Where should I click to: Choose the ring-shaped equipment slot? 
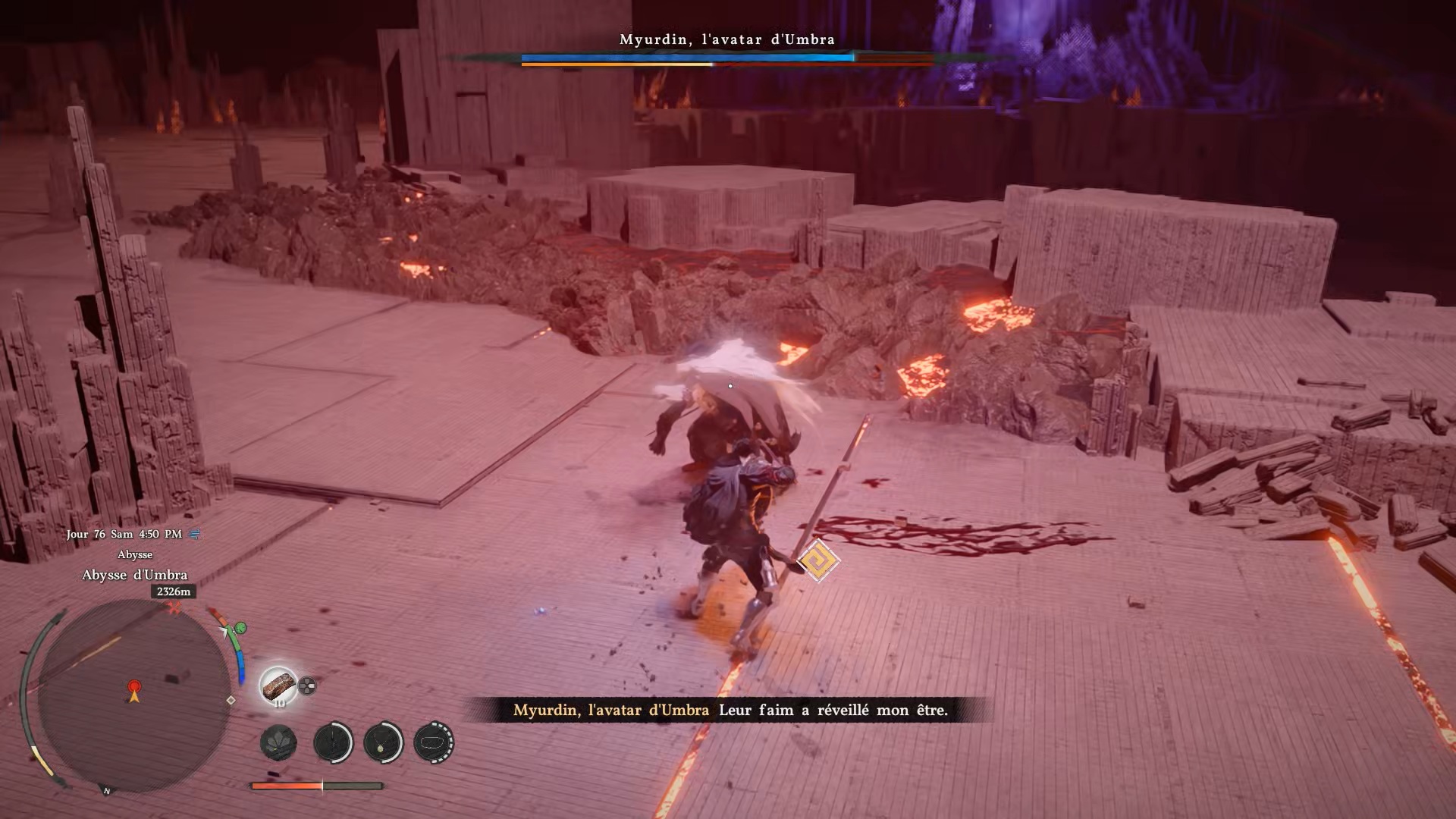coord(434,742)
